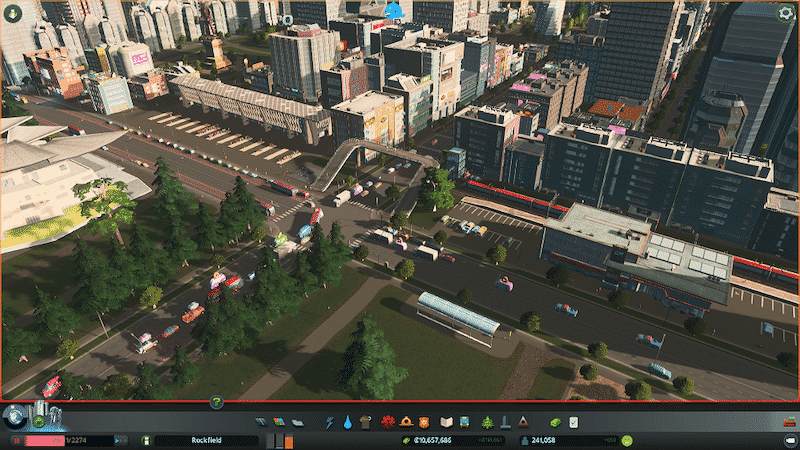Open the Parks and Decoration tree menu
The width and height of the screenshot is (800, 450).
(x=488, y=423)
